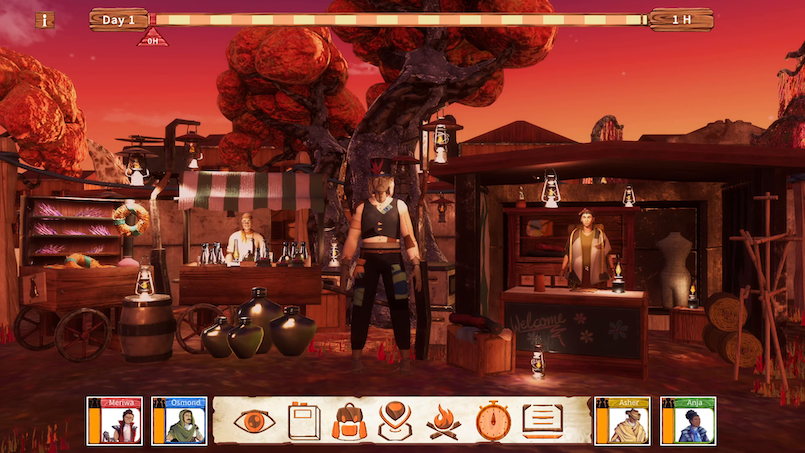
Task: Open the backpack inventory
Action: click(x=350, y=421)
